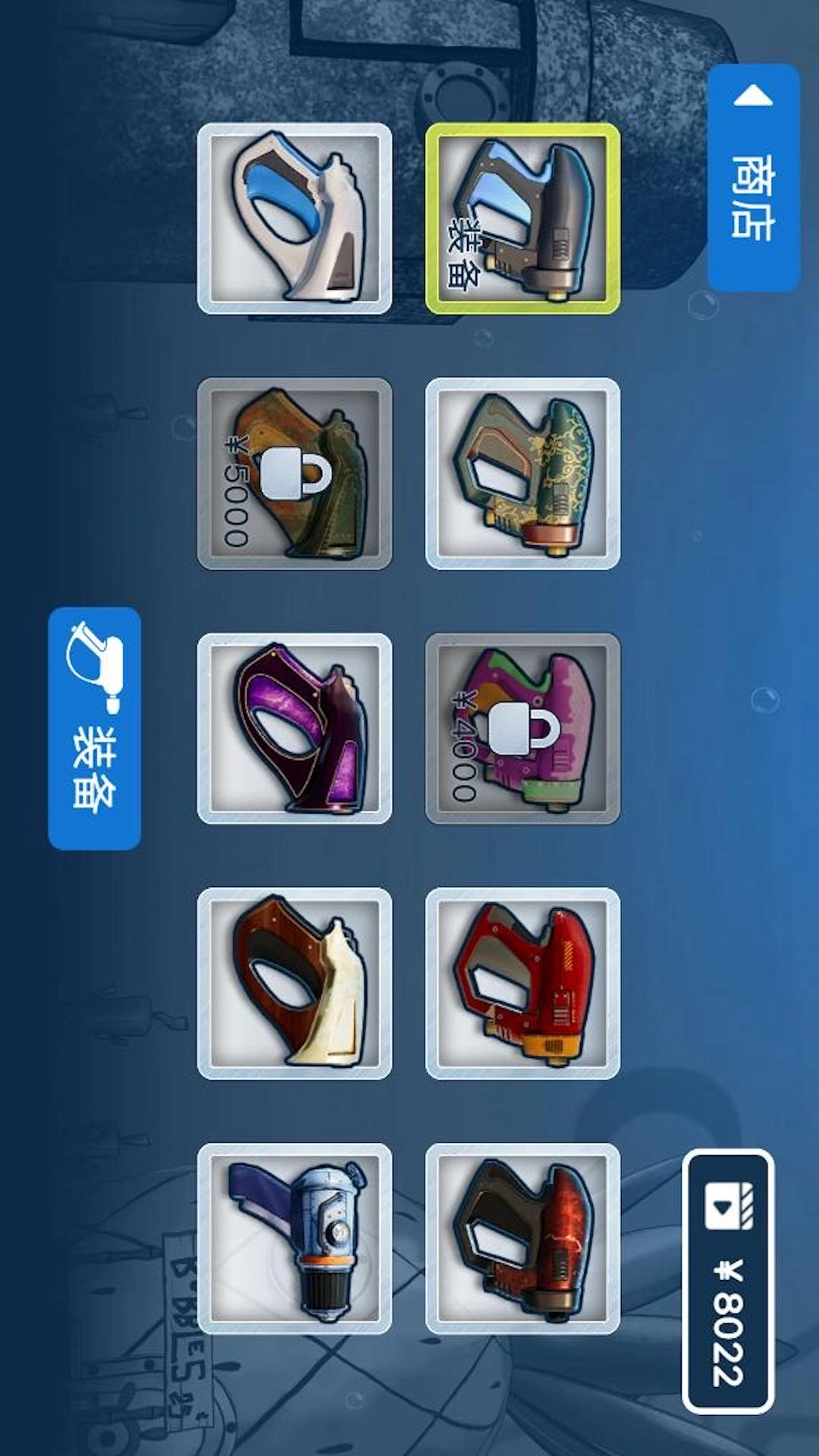Viewport: 819px width, 1456px height.
Task: Open the 商店 shop tab
Action: [x=753, y=178]
